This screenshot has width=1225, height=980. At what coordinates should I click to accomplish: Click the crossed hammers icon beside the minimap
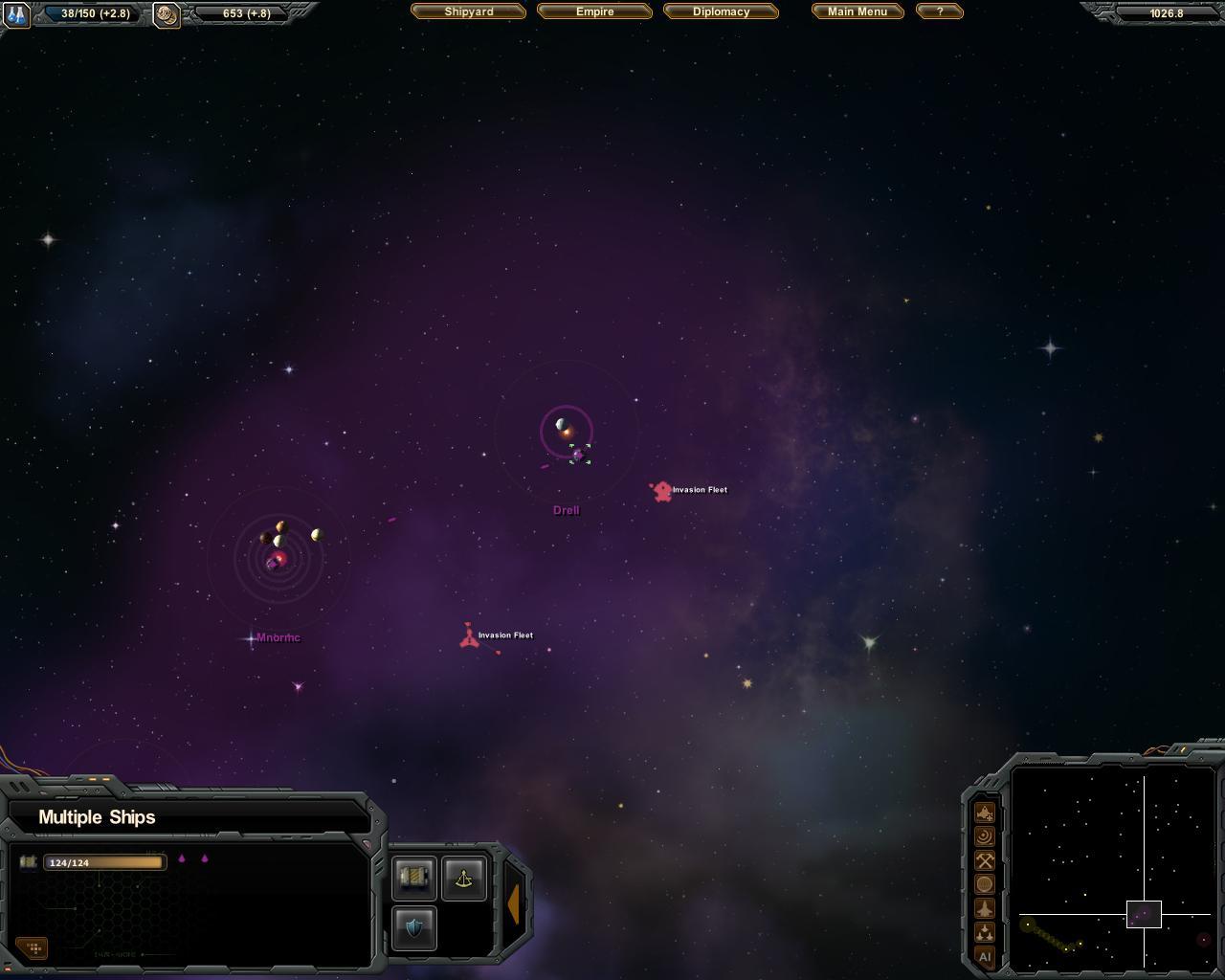pos(985,860)
